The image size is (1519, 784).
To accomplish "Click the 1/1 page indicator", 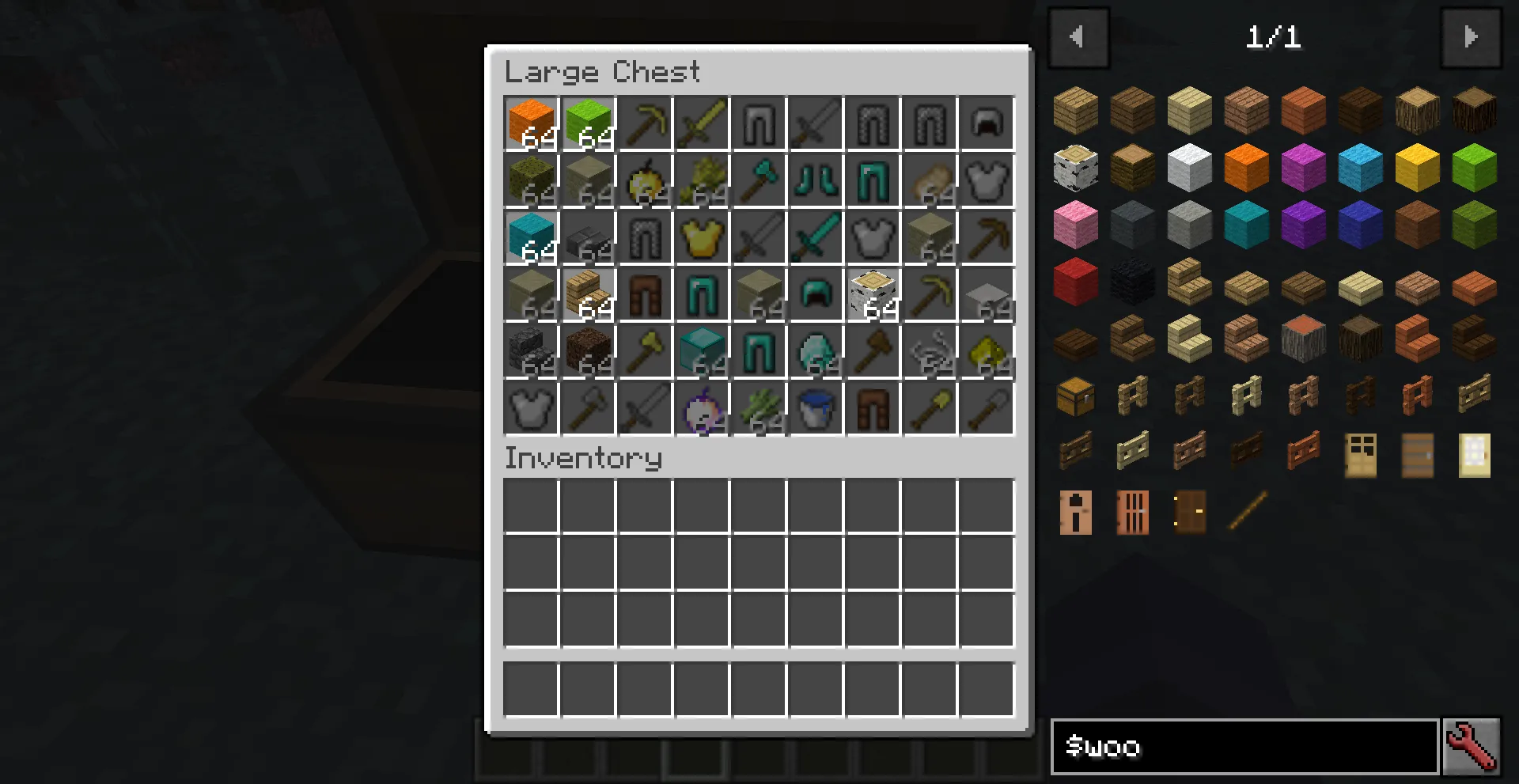I will pos(1275,37).
